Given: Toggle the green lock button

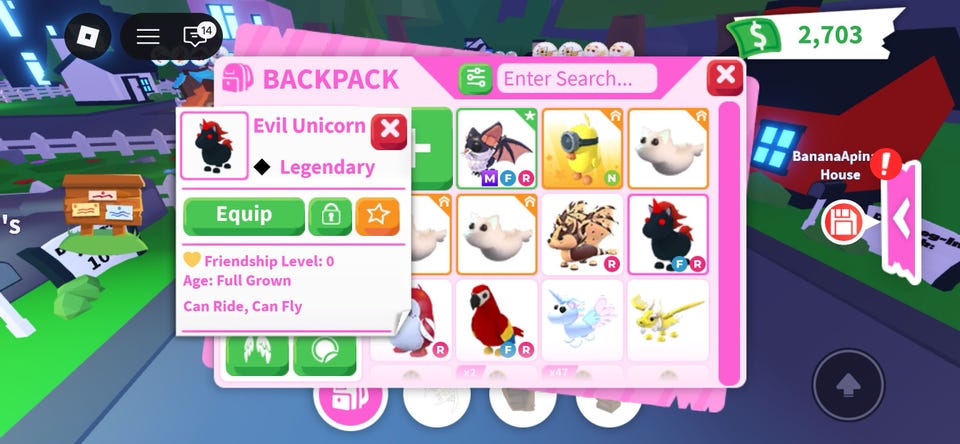Looking at the screenshot, I should (330, 216).
